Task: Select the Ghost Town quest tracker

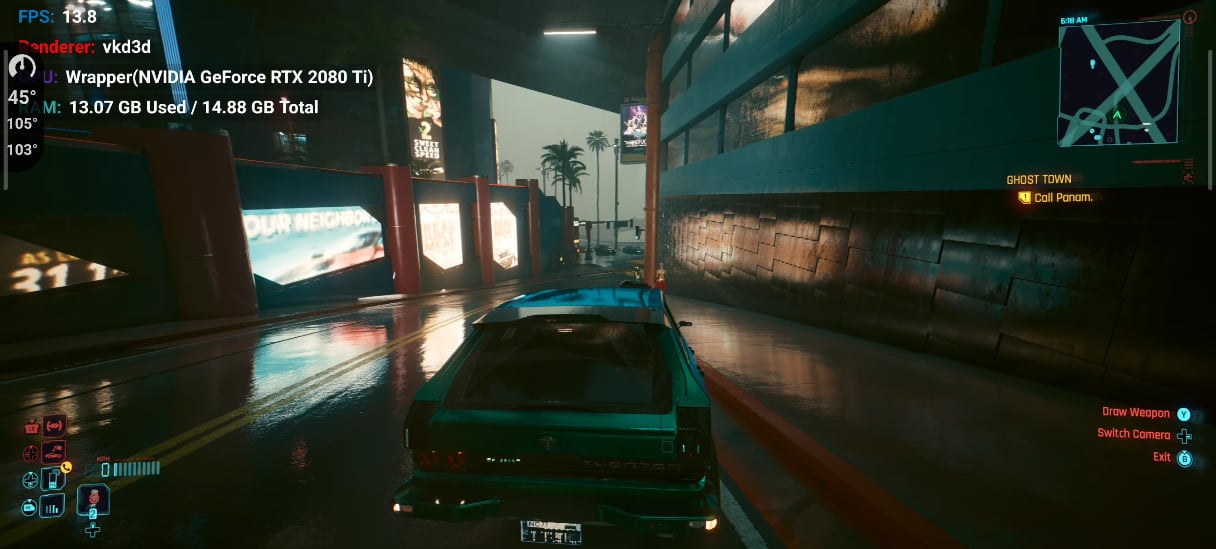Action: pyautogui.click(x=1038, y=180)
